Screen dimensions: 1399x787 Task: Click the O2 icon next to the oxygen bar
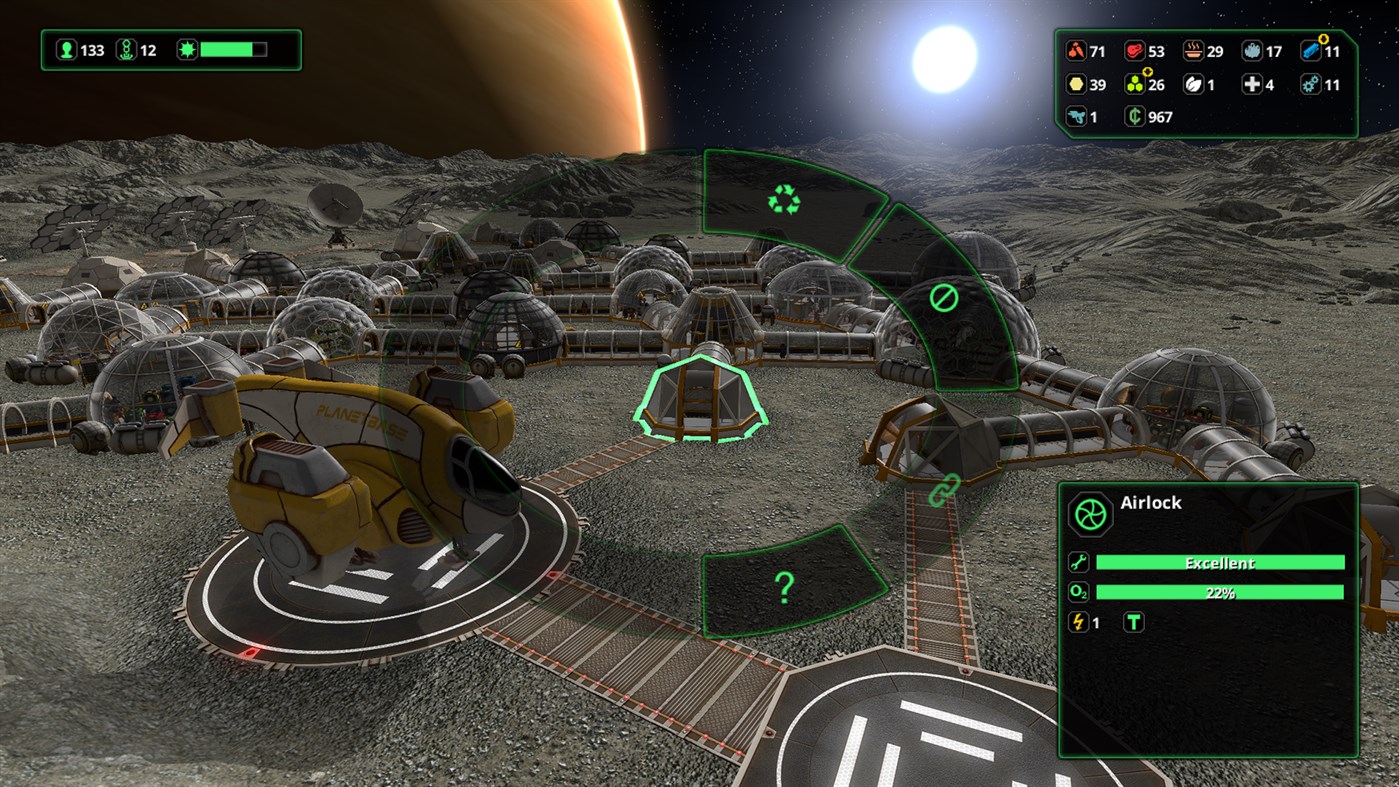point(1078,592)
